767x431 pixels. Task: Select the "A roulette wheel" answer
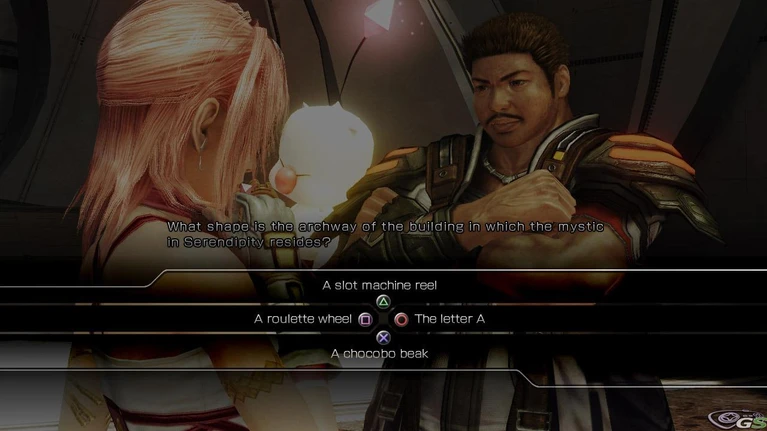(x=302, y=319)
